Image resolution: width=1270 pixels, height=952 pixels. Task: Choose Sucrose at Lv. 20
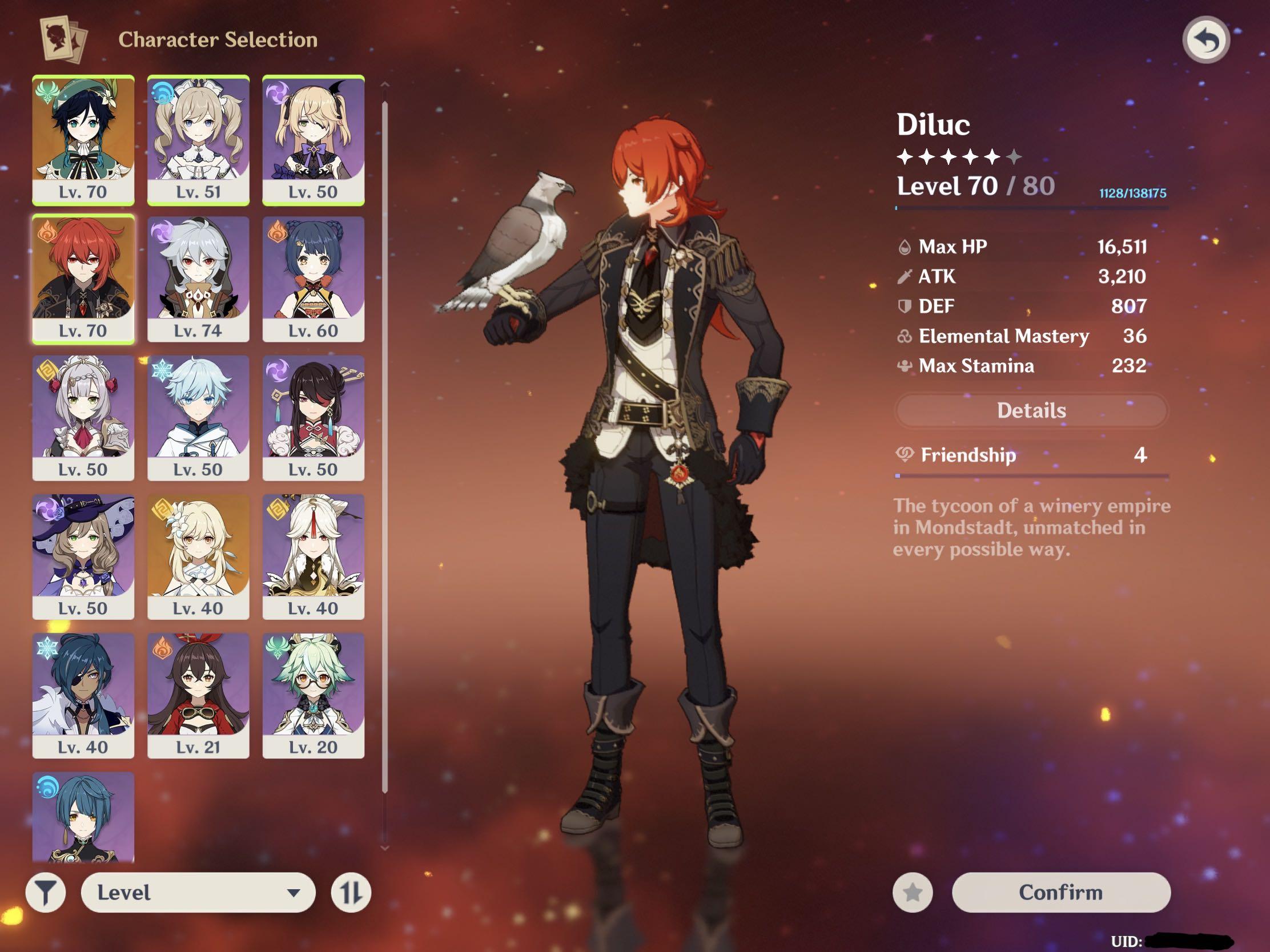[x=313, y=695]
